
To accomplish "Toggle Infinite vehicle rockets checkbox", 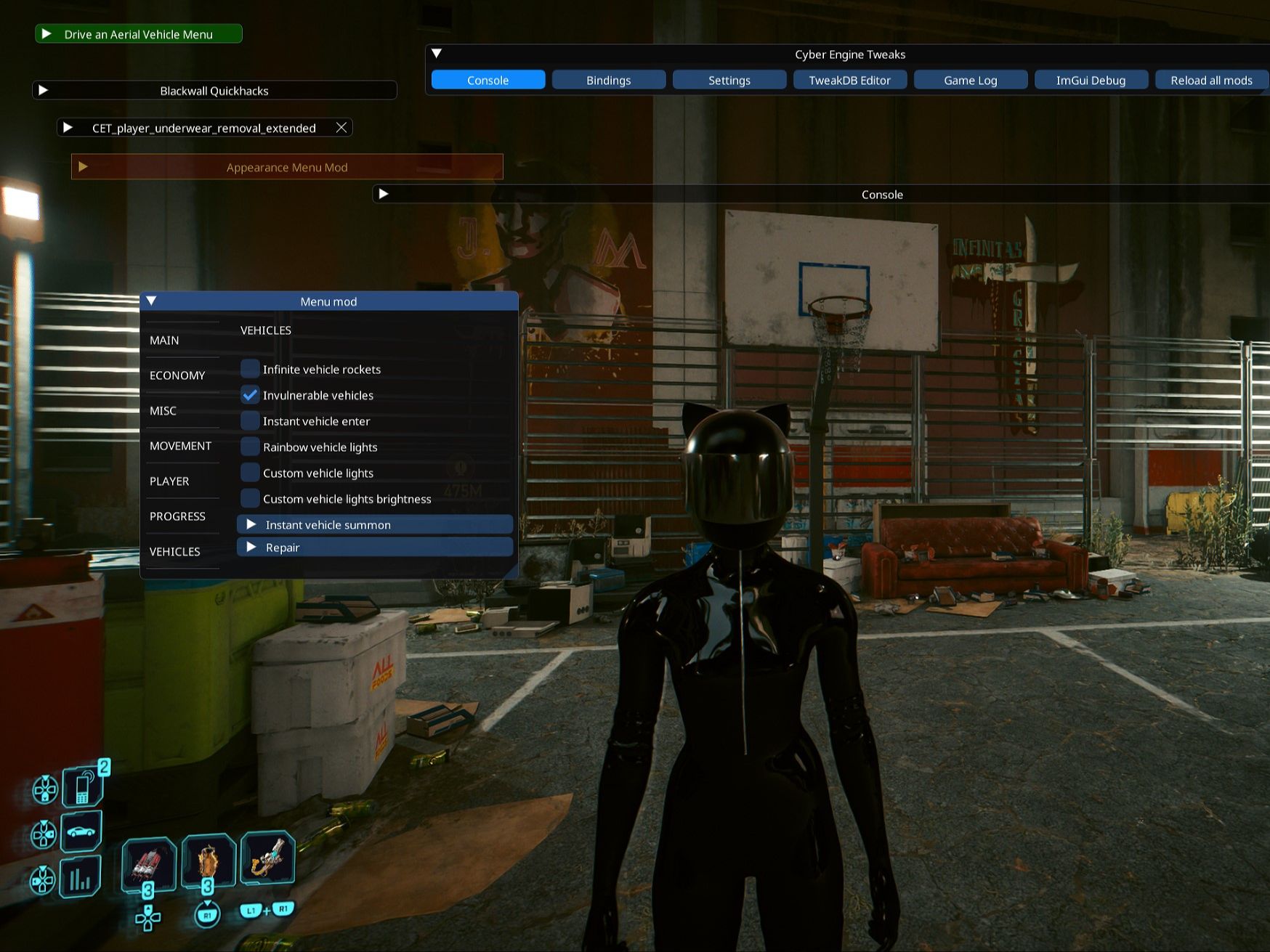I will tap(250, 369).
